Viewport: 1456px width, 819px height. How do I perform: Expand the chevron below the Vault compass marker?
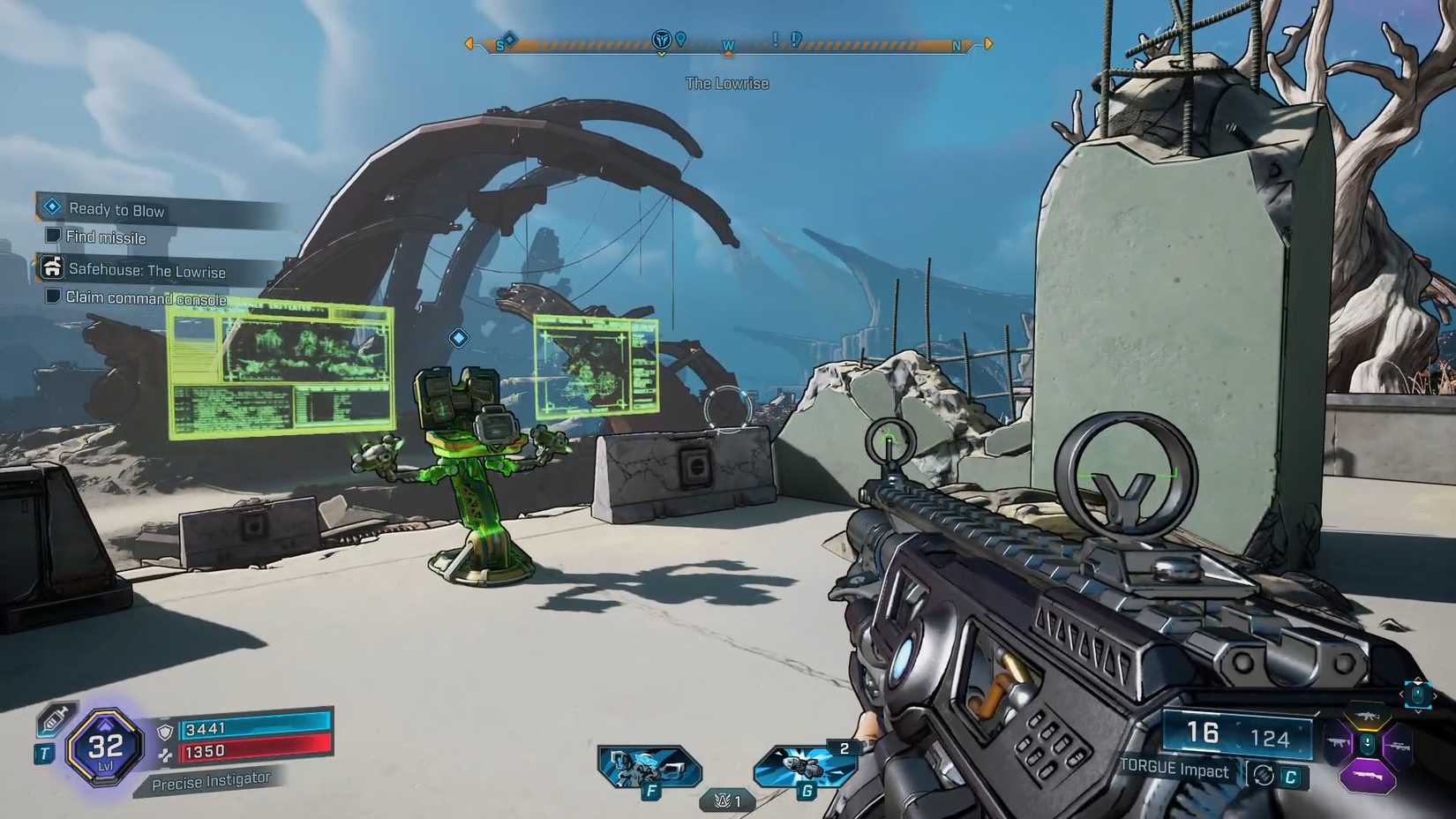pos(660,51)
